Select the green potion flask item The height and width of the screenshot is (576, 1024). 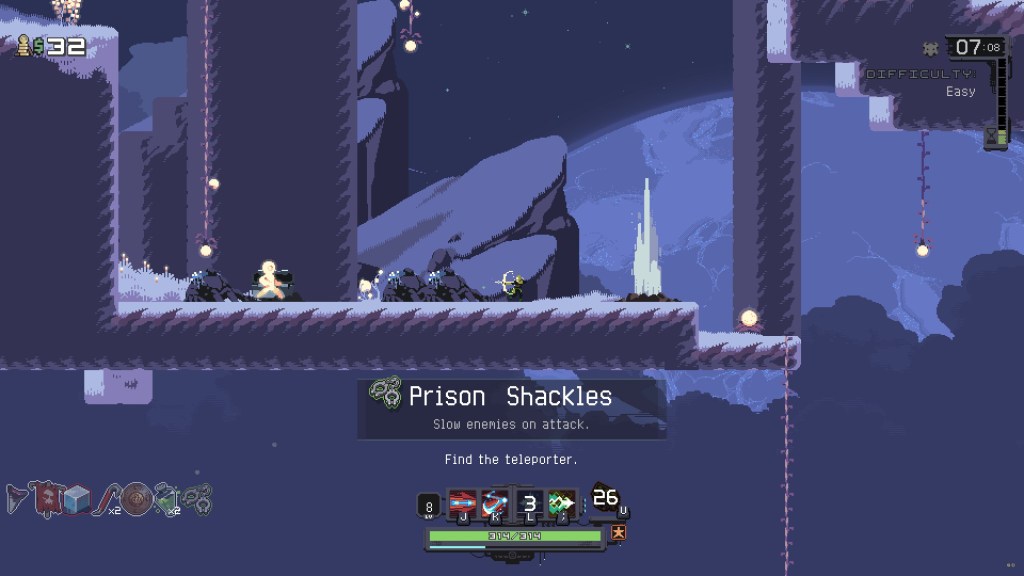[x=166, y=497]
